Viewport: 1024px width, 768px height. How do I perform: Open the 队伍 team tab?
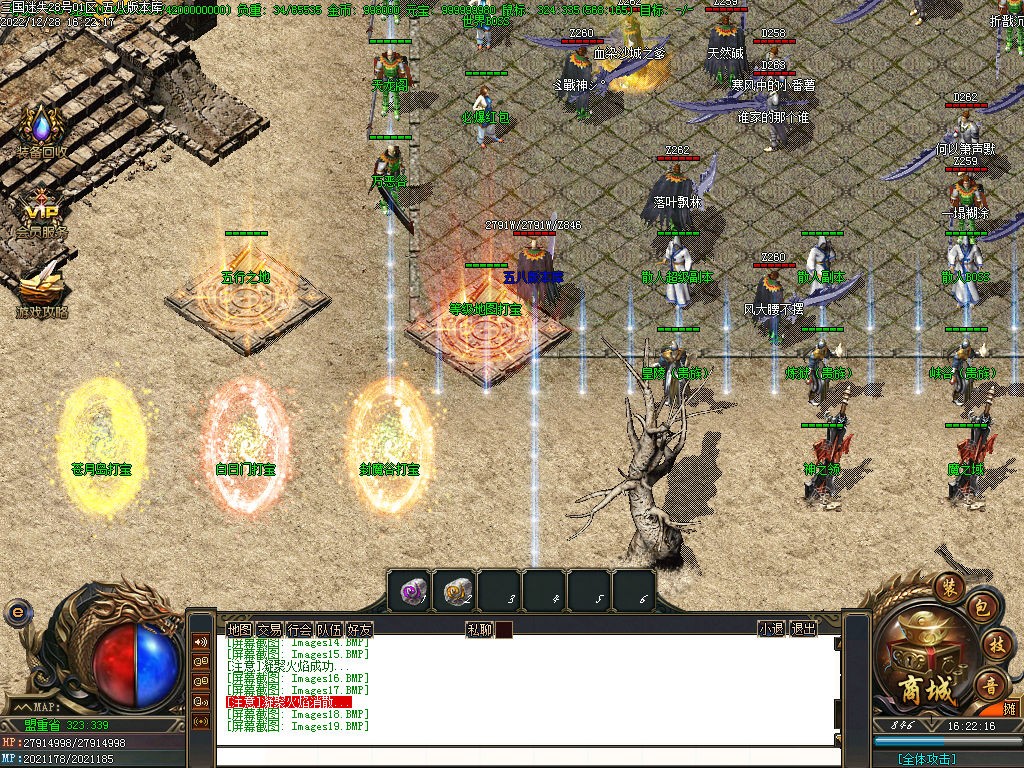[329, 629]
